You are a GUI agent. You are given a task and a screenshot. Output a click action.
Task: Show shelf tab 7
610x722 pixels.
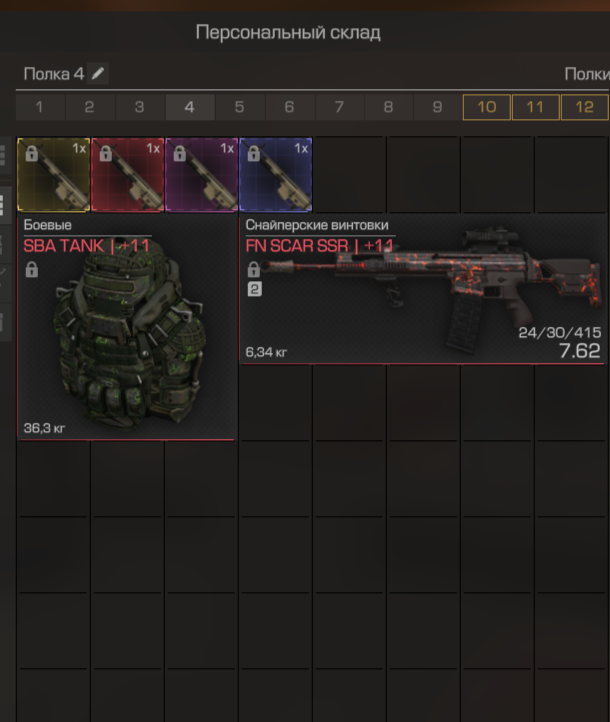coord(338,107)
